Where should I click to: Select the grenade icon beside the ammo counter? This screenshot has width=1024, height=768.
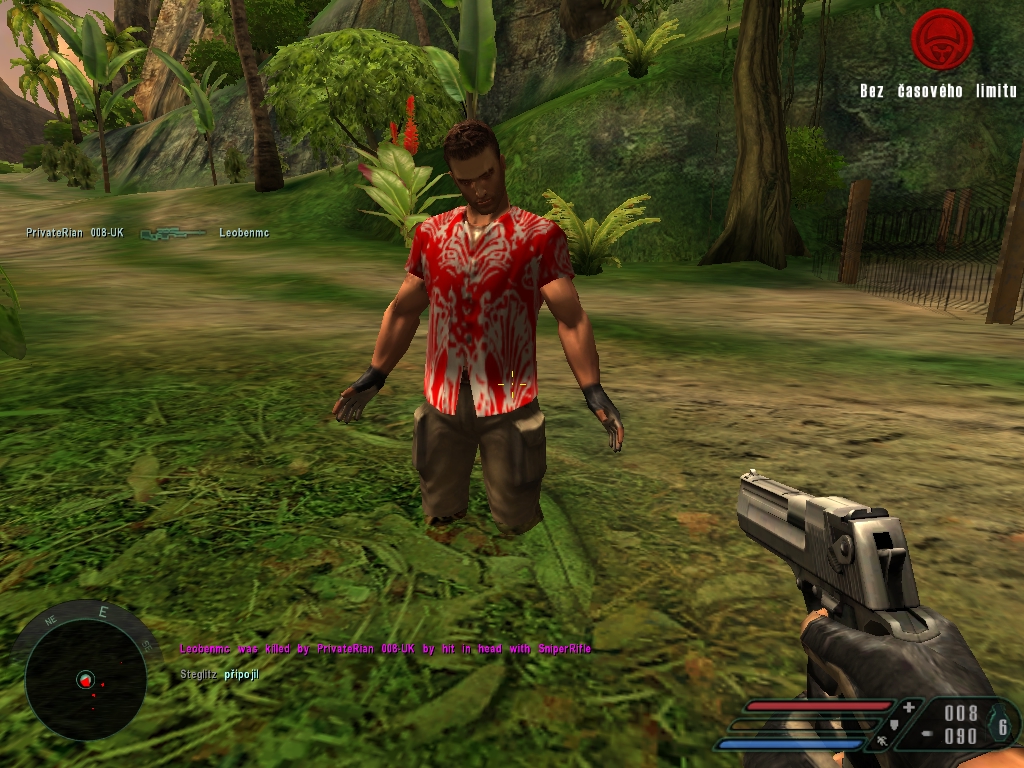pyautogui.click(x=1002, y=727)
